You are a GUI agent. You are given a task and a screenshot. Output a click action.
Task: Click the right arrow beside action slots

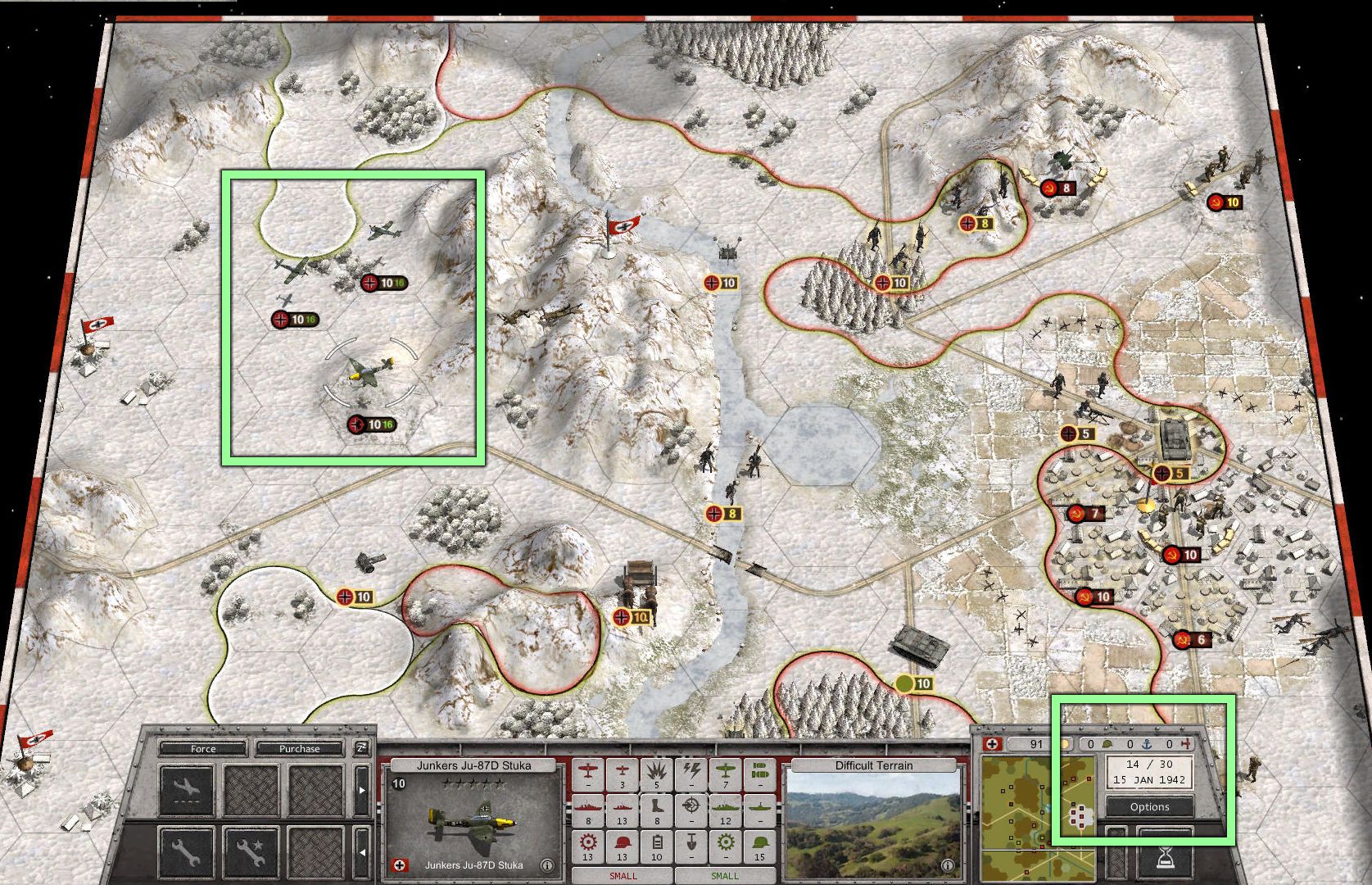click(x=362, y=791)
